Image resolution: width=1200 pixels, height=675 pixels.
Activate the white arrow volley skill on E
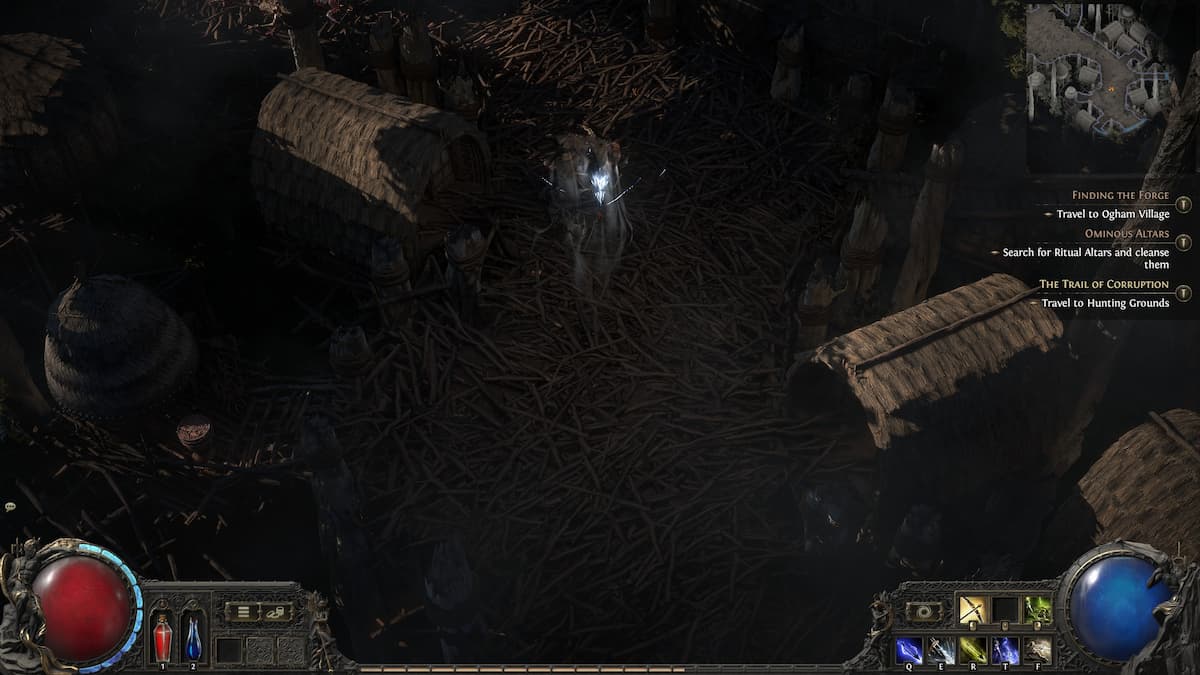941,649
